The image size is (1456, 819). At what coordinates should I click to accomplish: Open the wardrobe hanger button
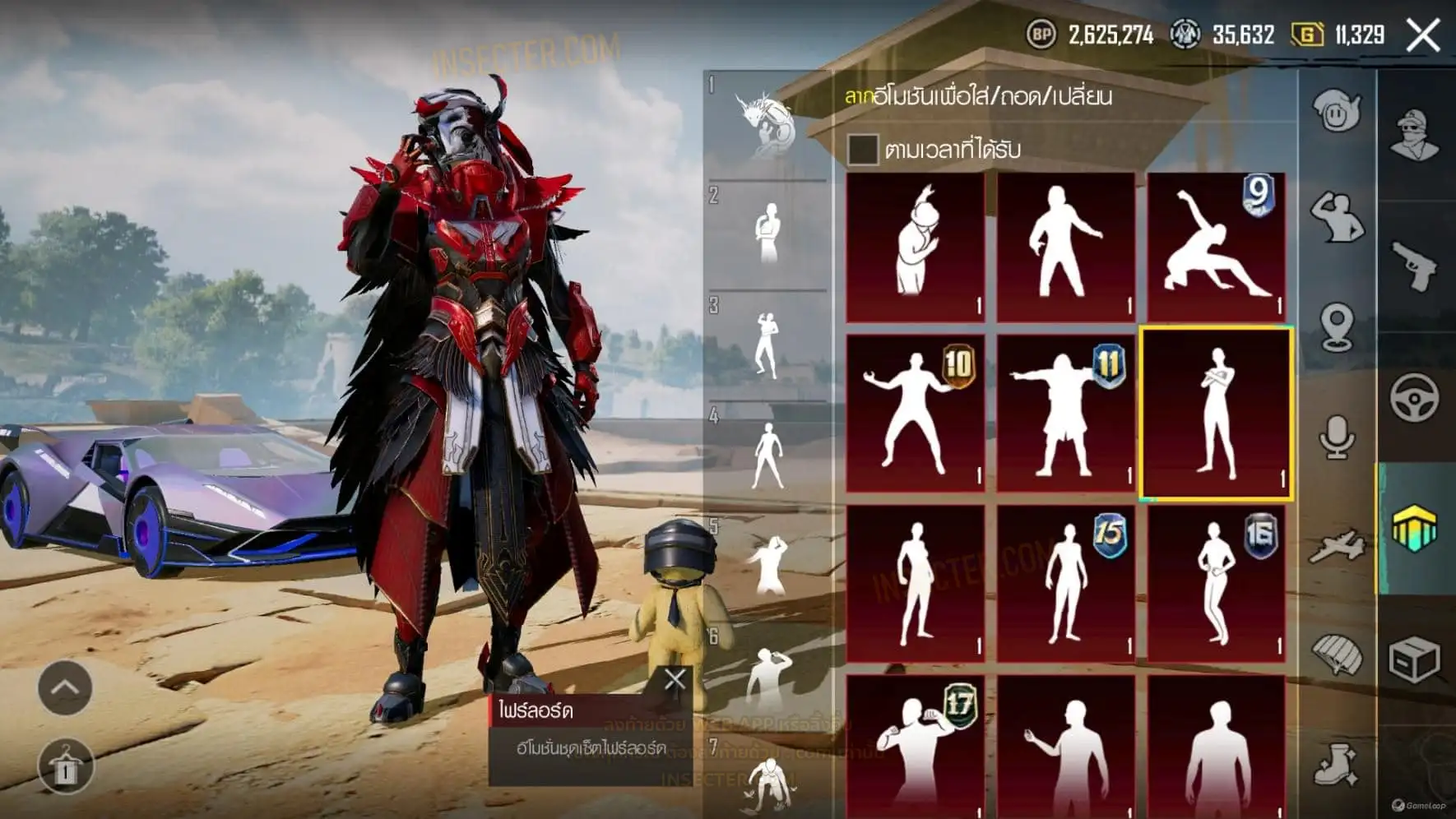point(65,766)
